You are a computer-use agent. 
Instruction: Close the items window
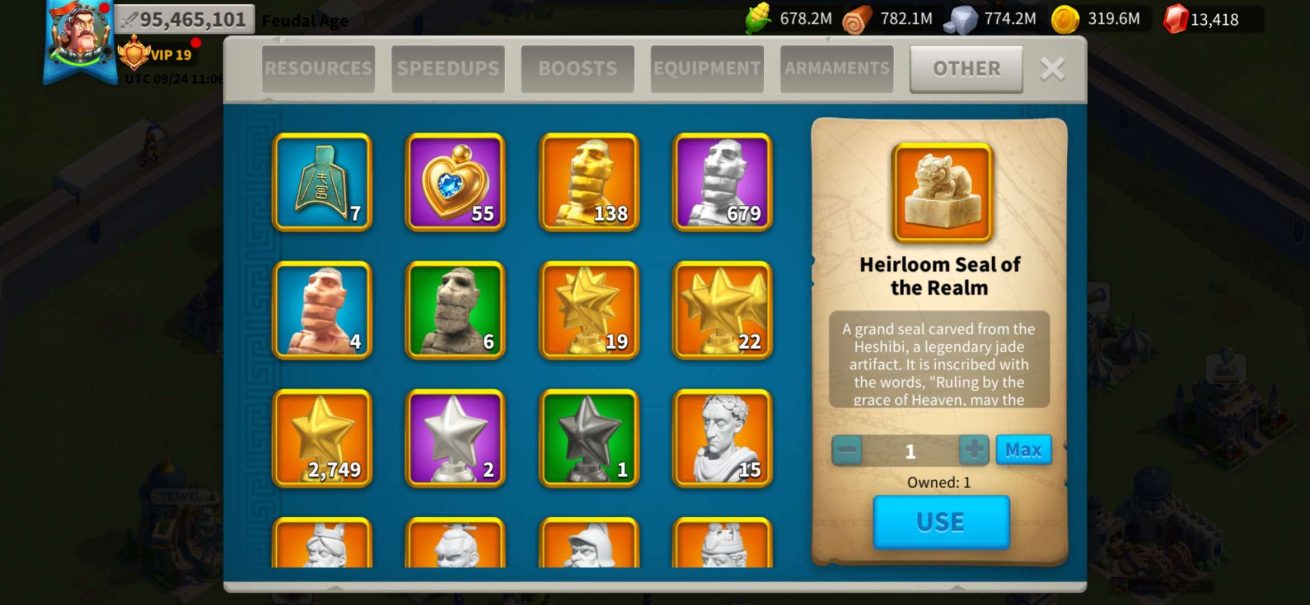[x=1052, y=68]
